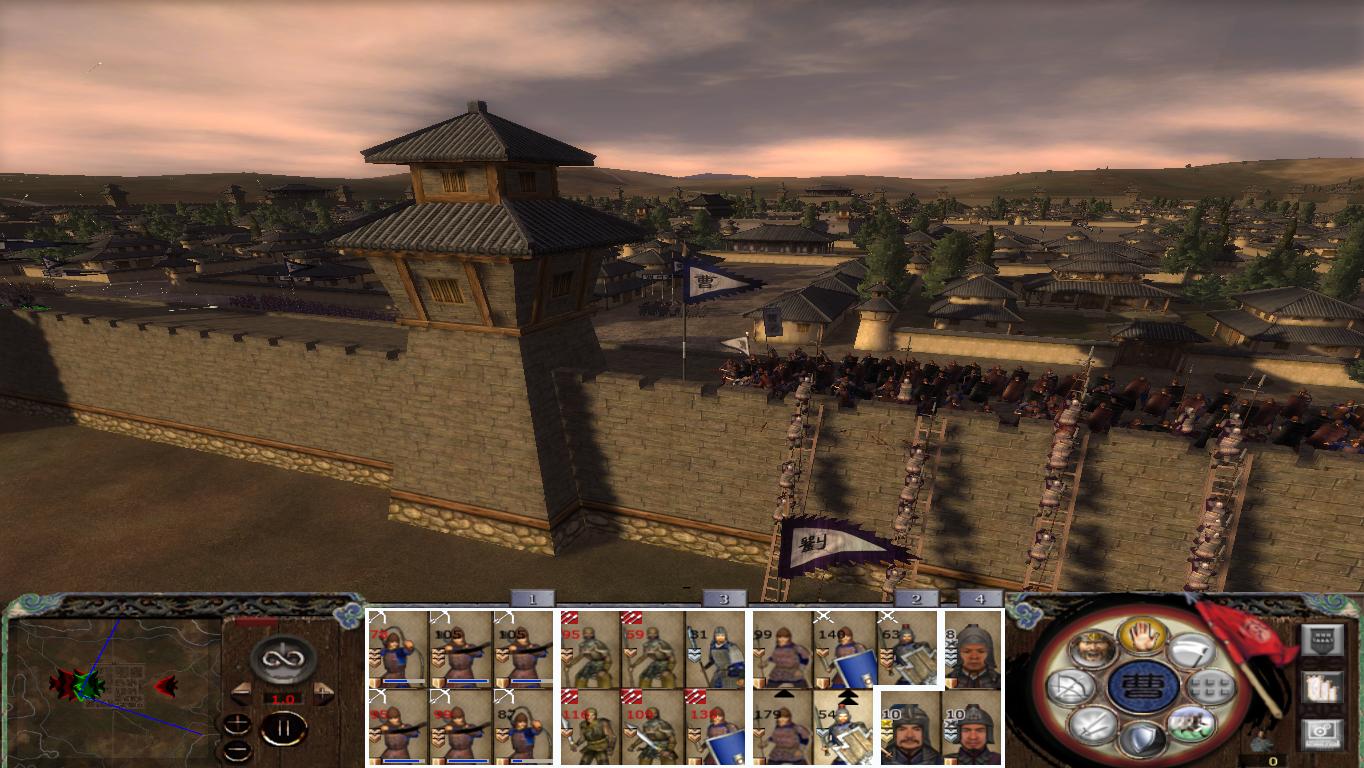The image size is (1364, 768).
Task: Toggle fire-at-will with the bow icon
Action: [x=1072, y=686]
